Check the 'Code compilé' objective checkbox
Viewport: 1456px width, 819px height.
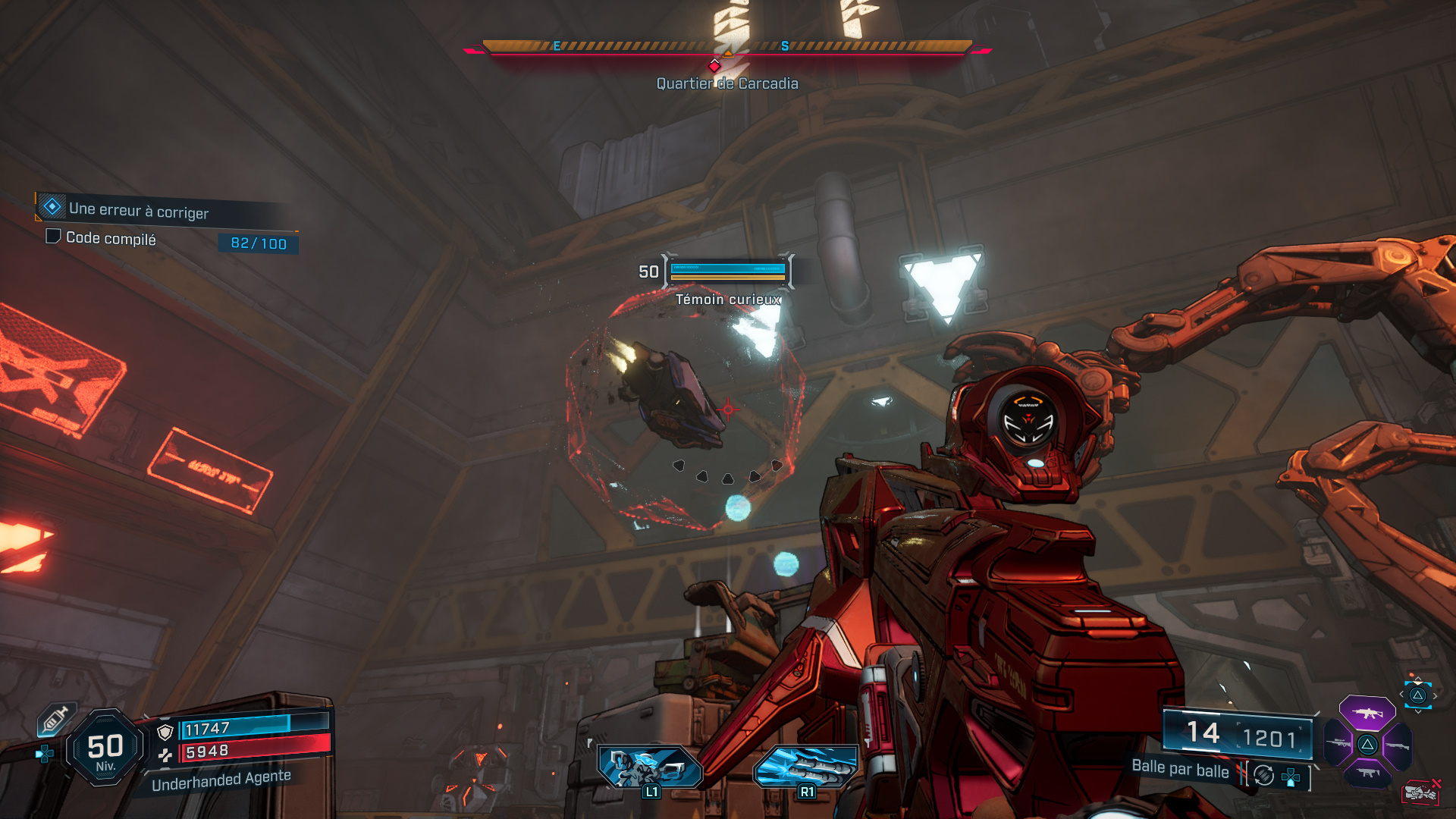click(54, 238)
